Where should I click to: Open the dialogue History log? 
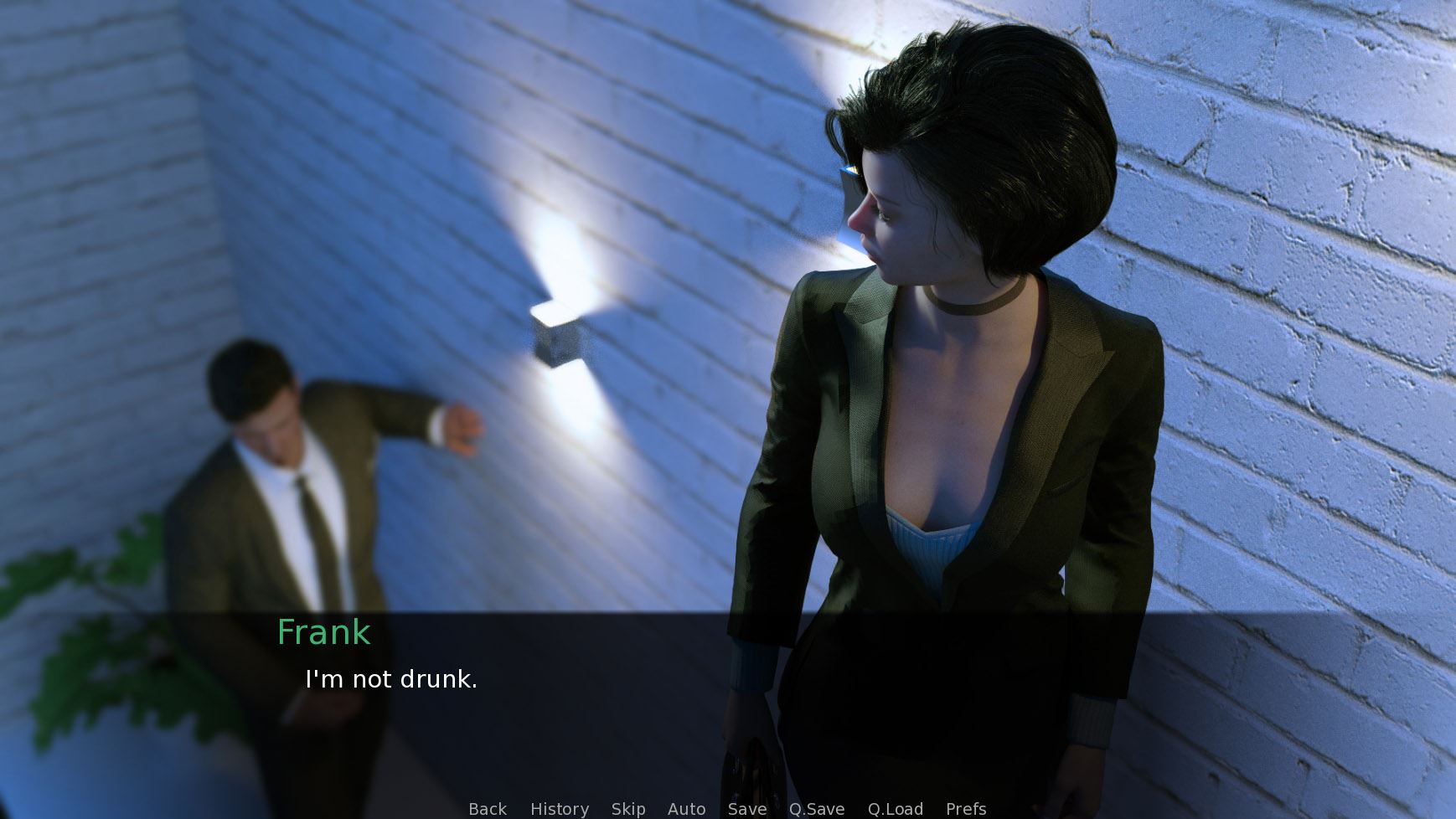[x=559, y=809]
